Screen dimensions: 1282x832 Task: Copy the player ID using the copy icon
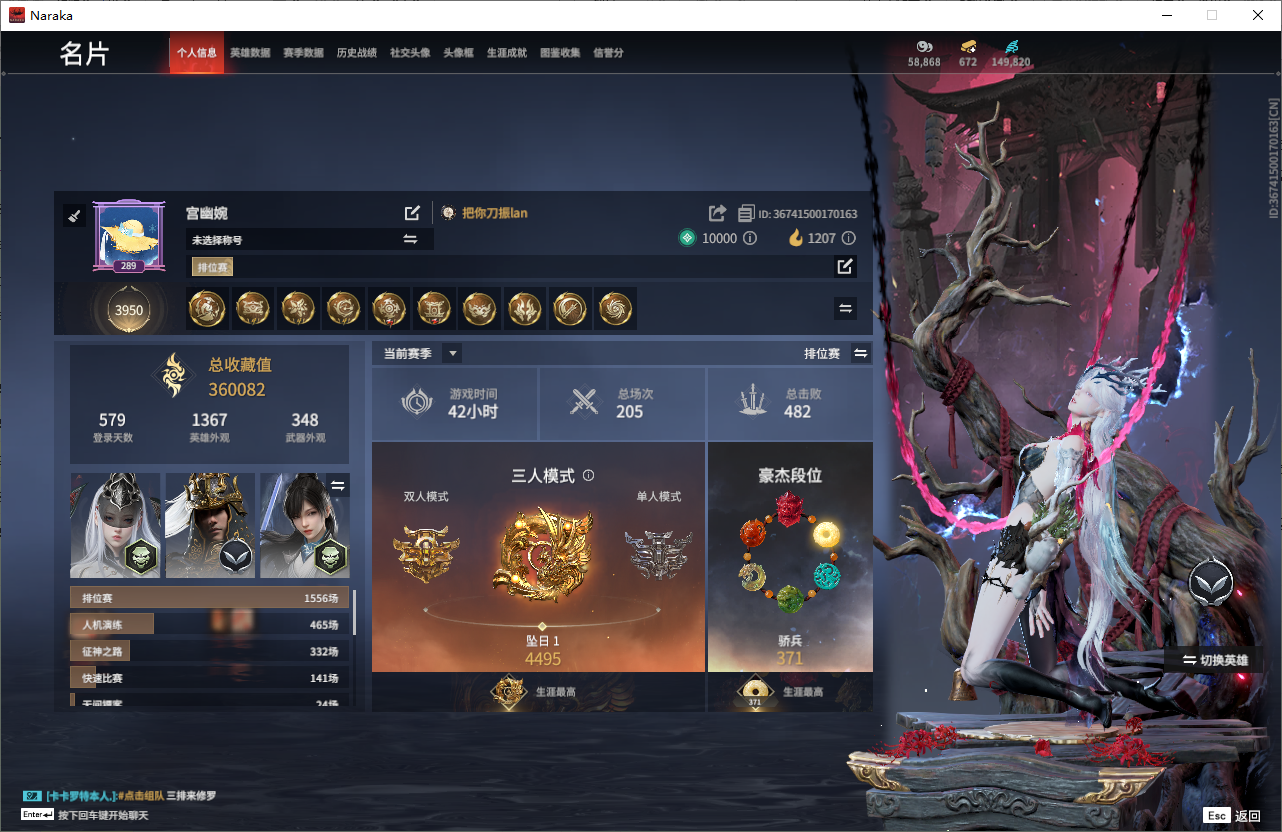(746, 213)
